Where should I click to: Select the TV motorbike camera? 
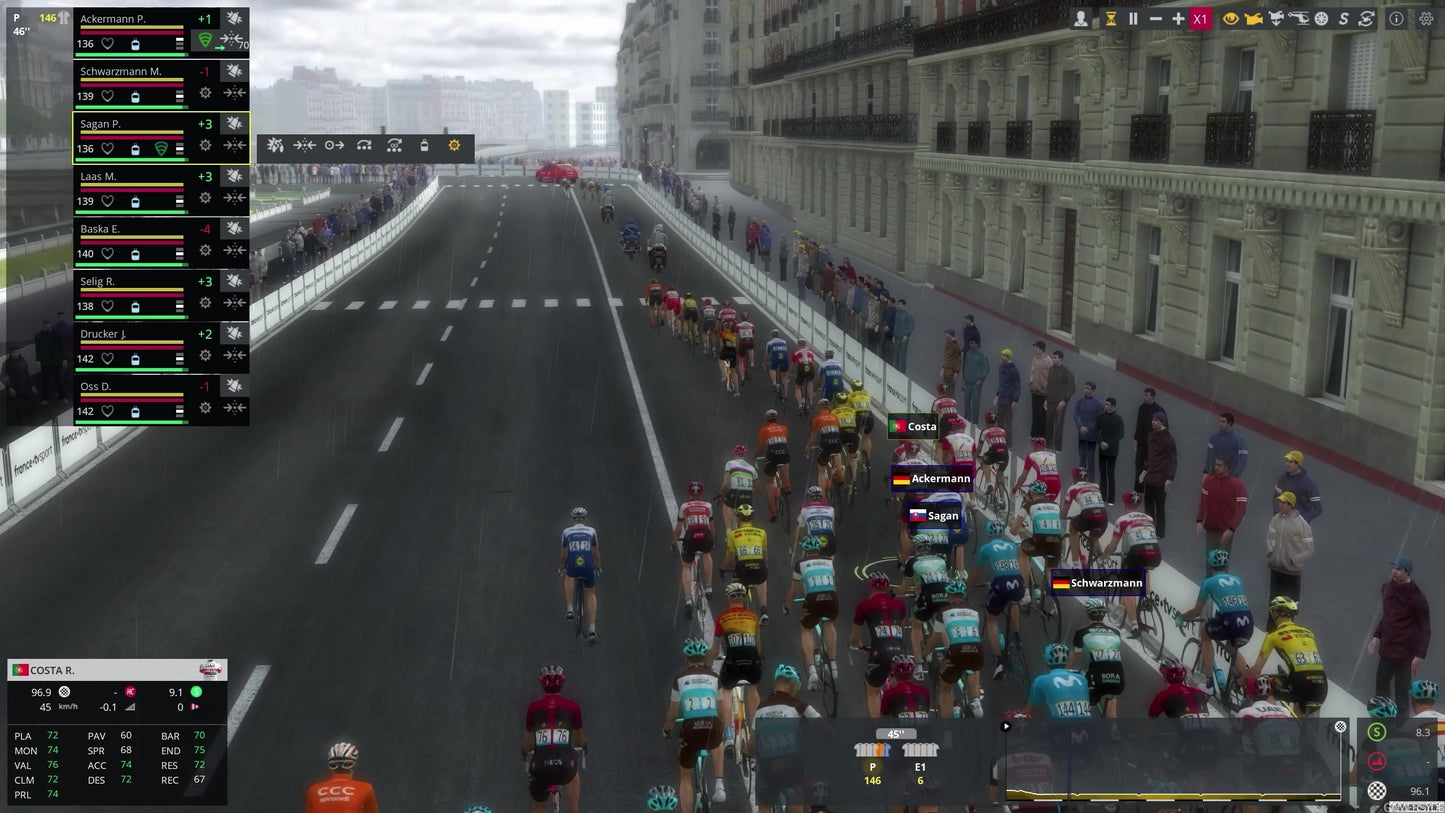tap(1277, 18)
